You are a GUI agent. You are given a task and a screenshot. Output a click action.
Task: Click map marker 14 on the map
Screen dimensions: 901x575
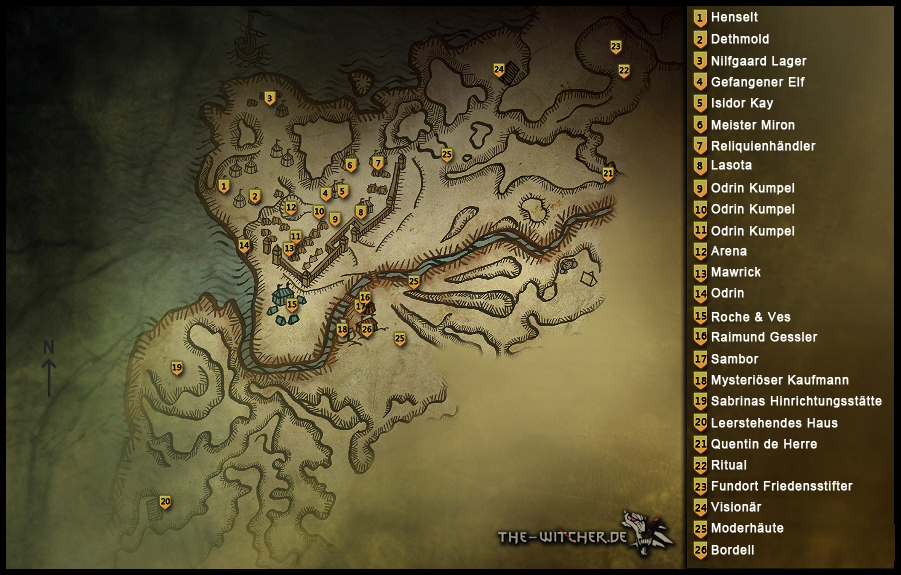coord(243,245)
